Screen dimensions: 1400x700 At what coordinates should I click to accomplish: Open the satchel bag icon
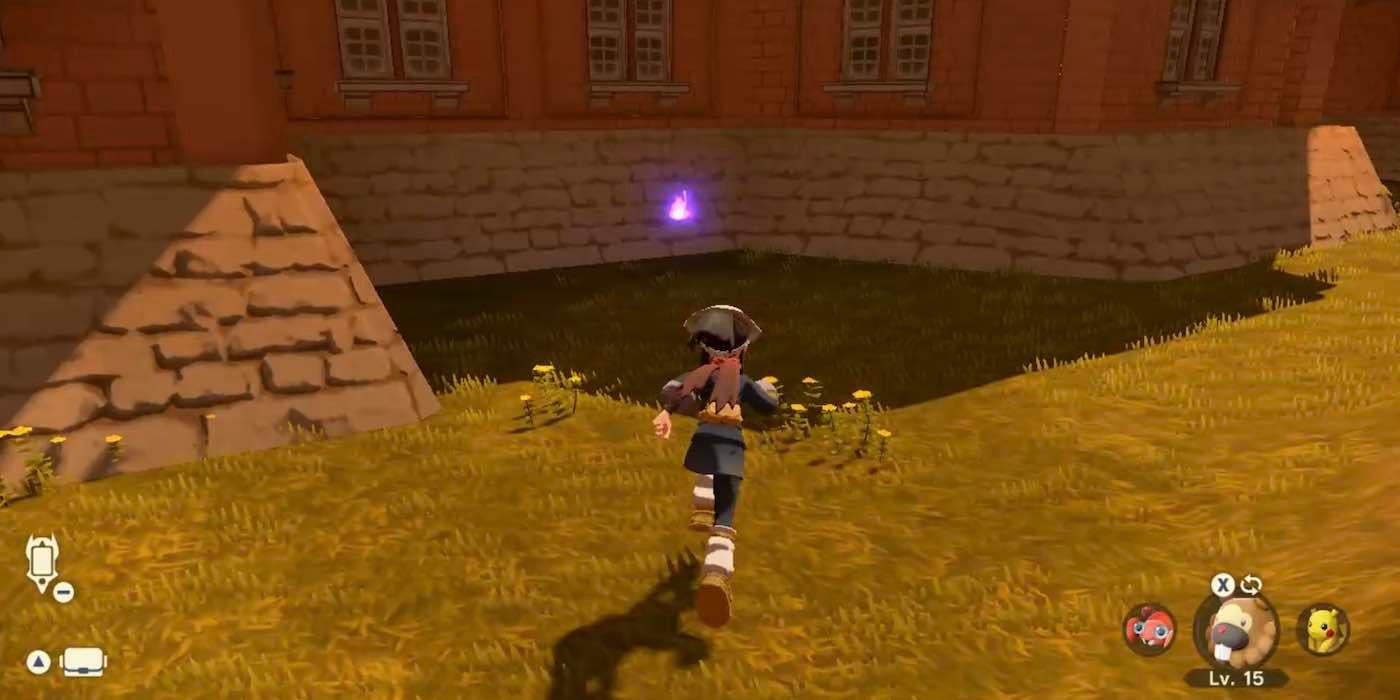83,662
